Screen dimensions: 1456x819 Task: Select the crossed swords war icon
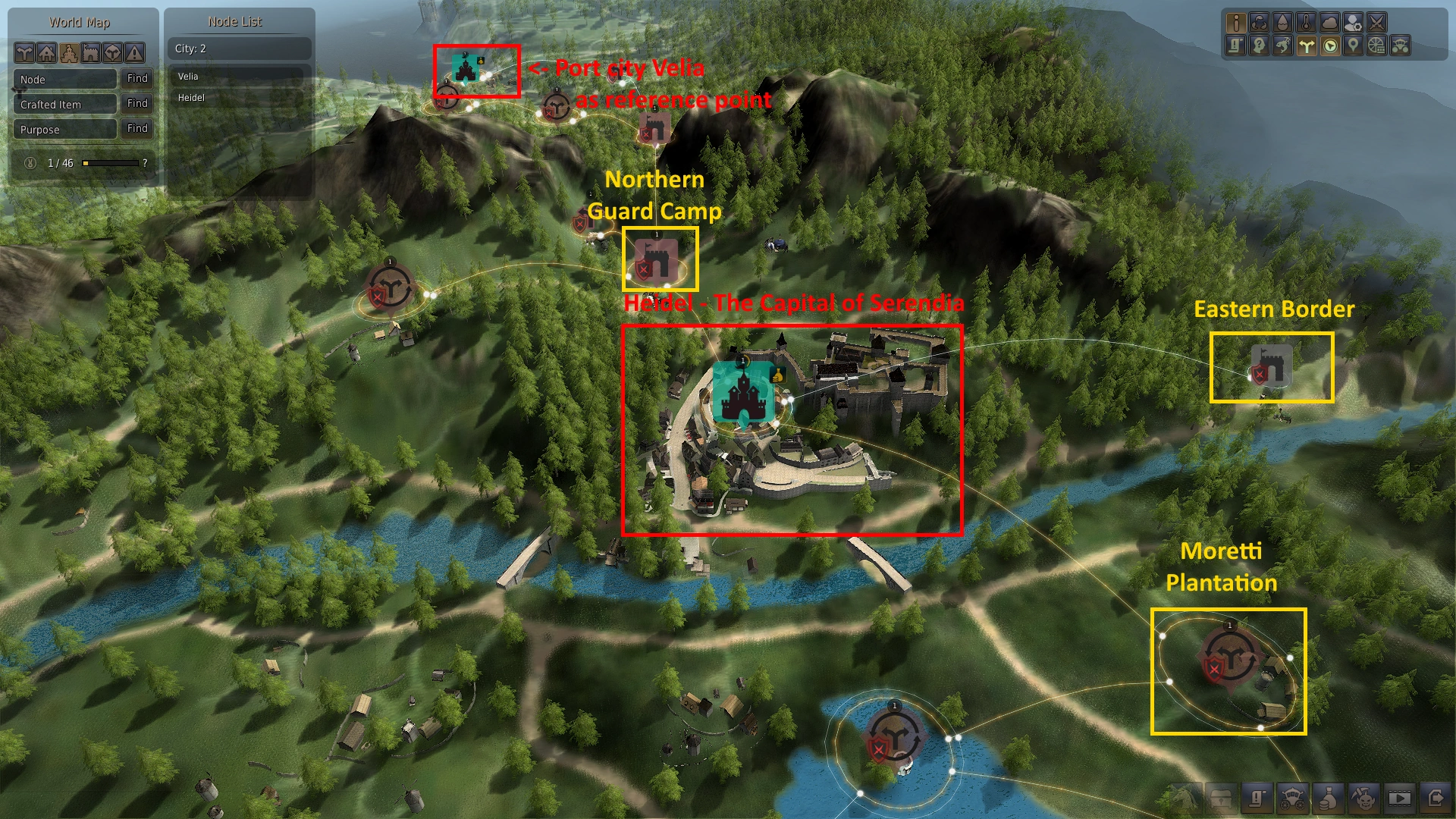(x=1377, y=24)
